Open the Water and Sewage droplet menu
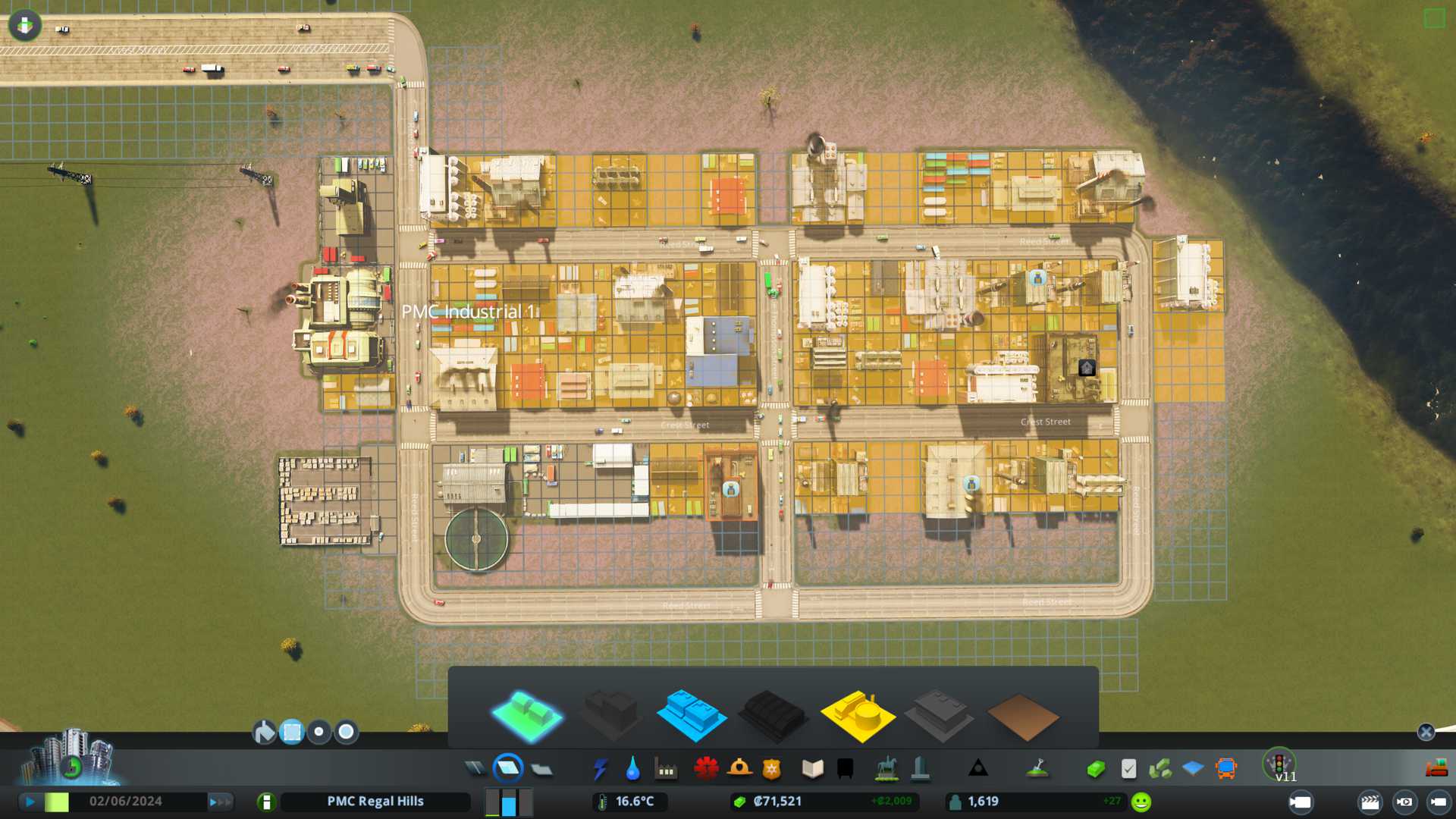The height and width of the screenshot is (819, 1456). click(x=632, y=769)
